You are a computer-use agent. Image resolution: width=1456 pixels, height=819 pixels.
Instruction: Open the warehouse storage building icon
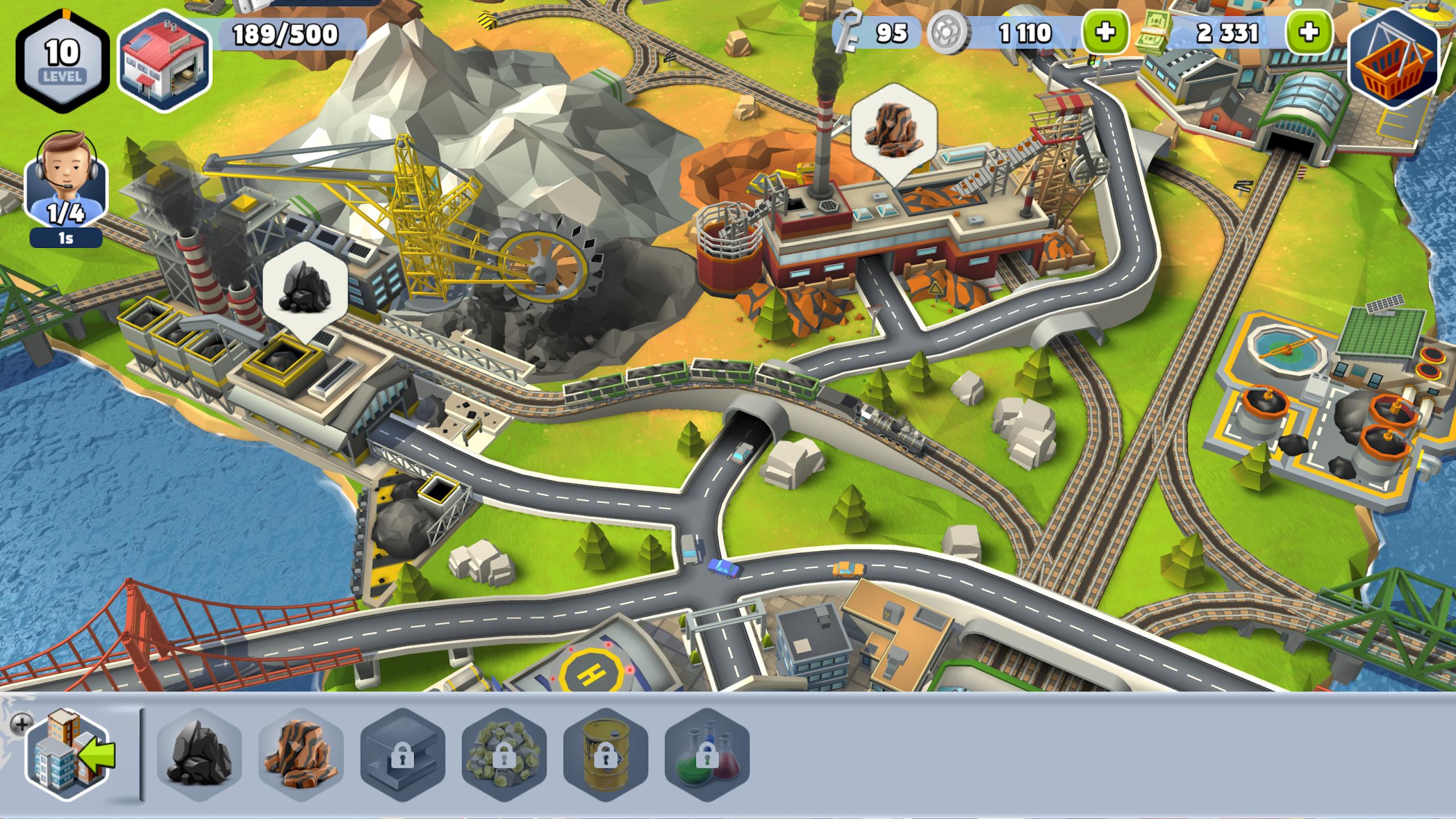164,60
